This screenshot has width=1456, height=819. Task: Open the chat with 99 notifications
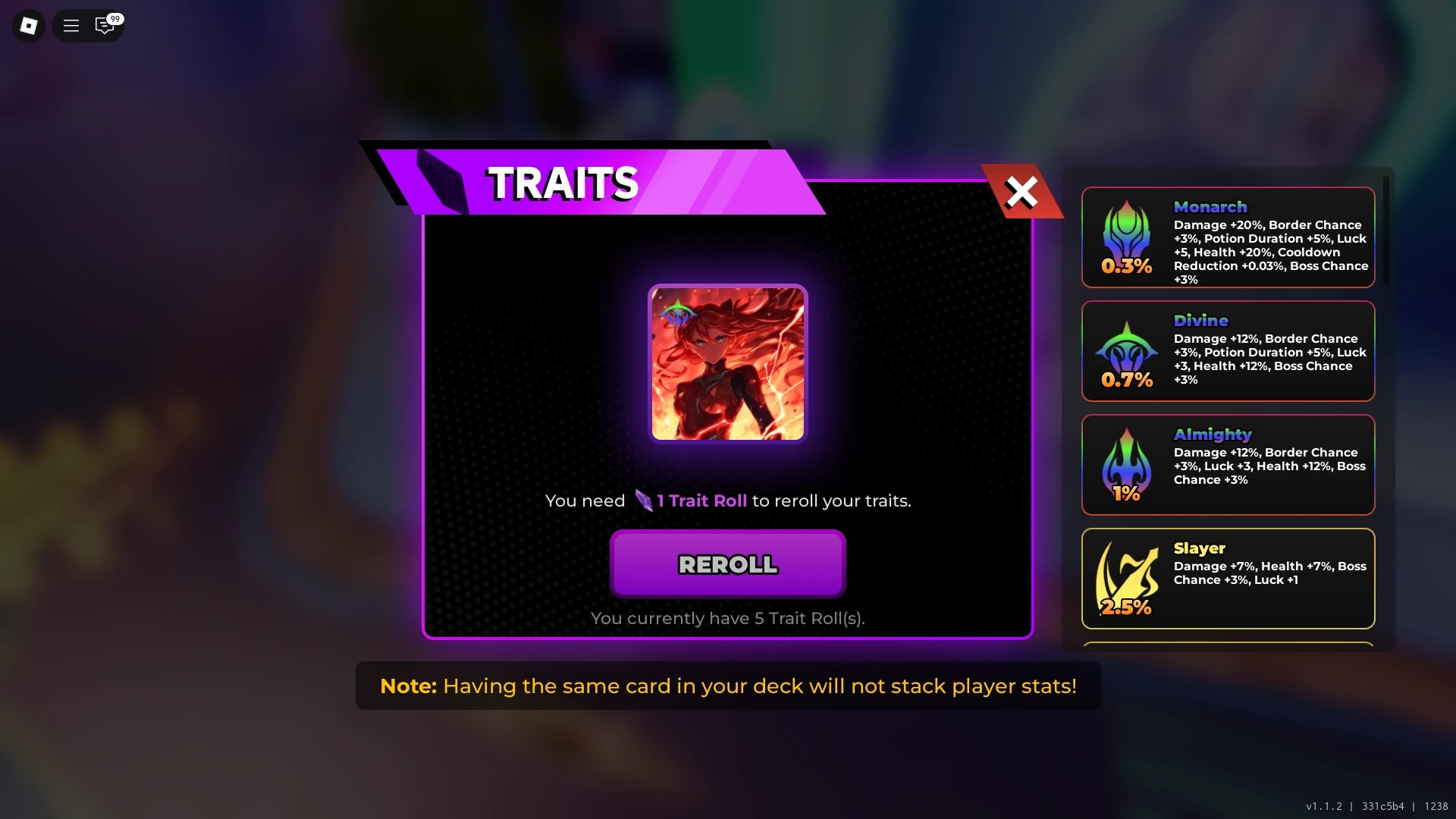click(105, 25)
